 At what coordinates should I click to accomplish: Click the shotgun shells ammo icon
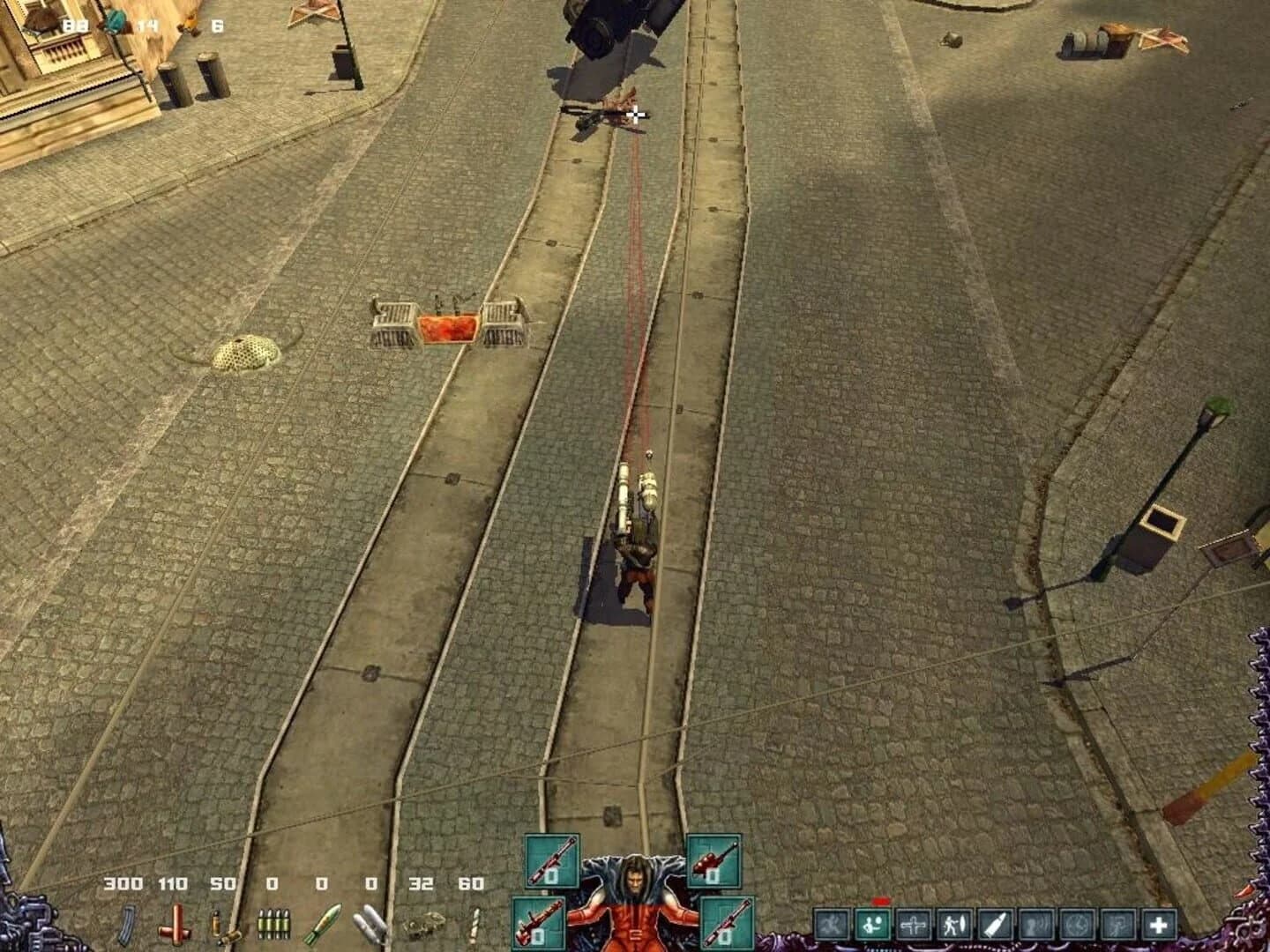click(x=222, y=926)
